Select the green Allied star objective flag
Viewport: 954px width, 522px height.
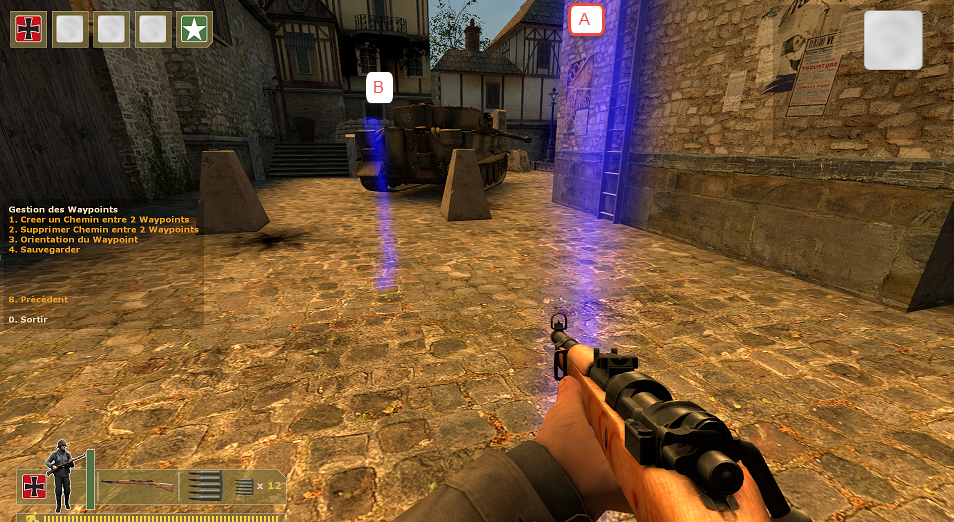(x=195, y=29)
